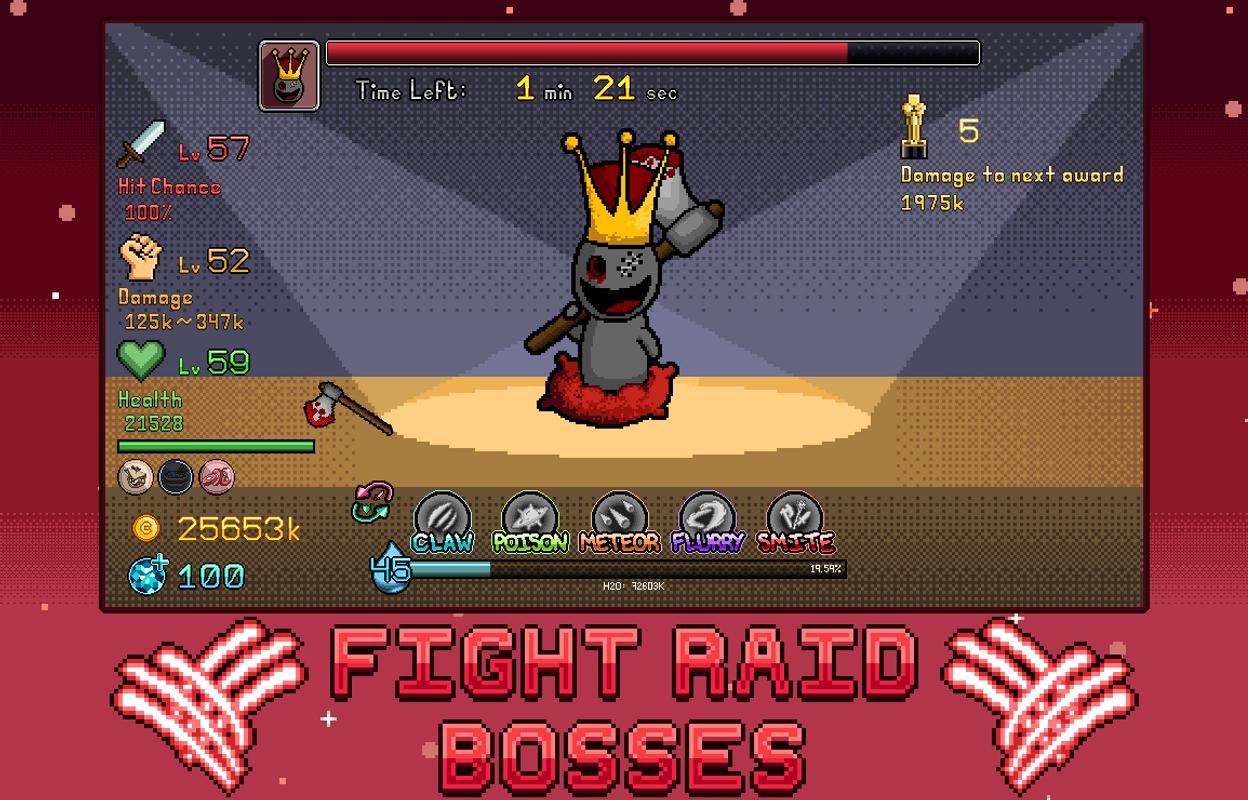1248x800 pixels.
Task: Select the sword hit chance stat icon
Action: tap(141, 145)
